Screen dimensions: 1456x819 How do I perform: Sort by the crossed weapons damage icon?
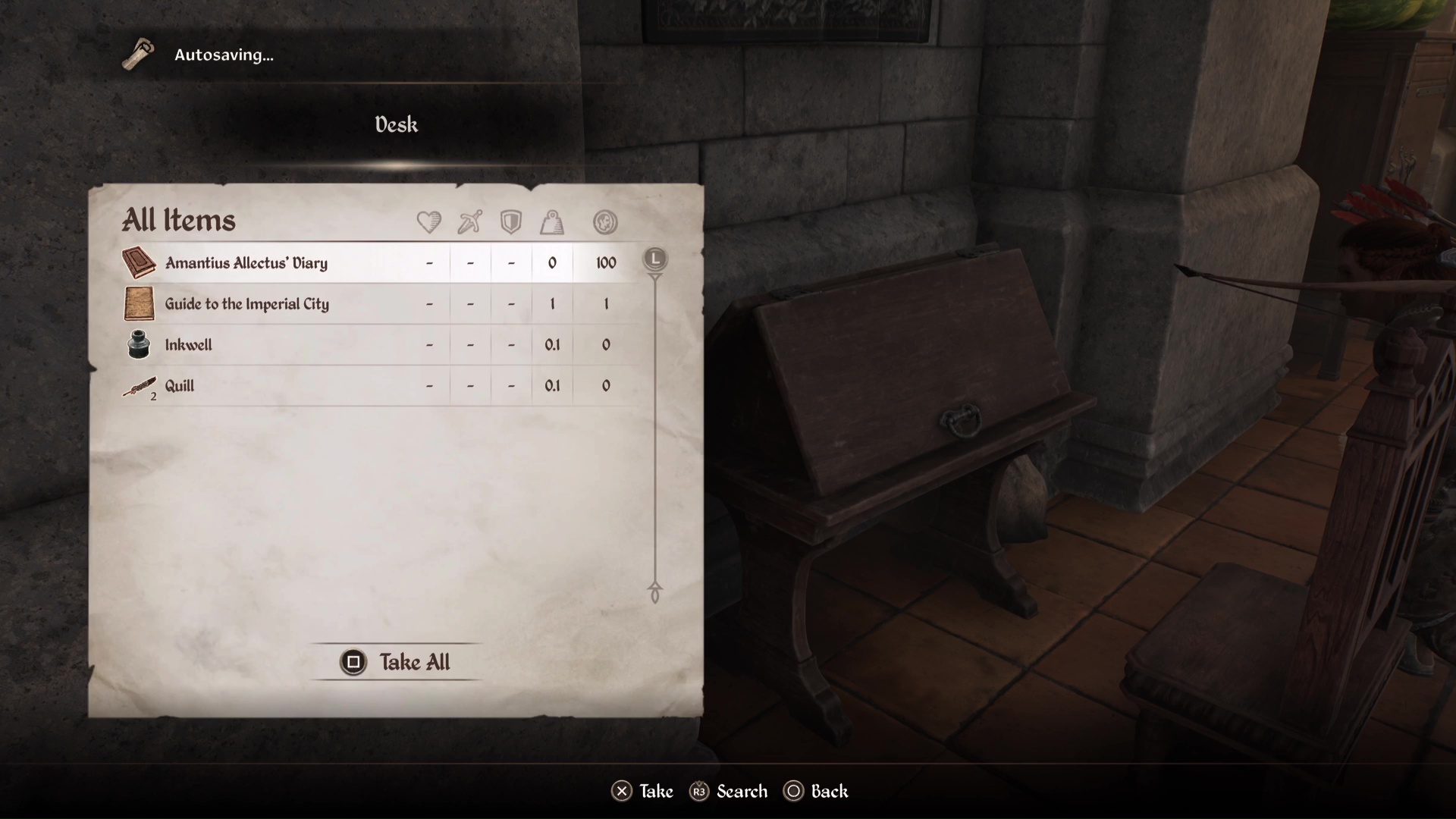click(x=470, y=222)
